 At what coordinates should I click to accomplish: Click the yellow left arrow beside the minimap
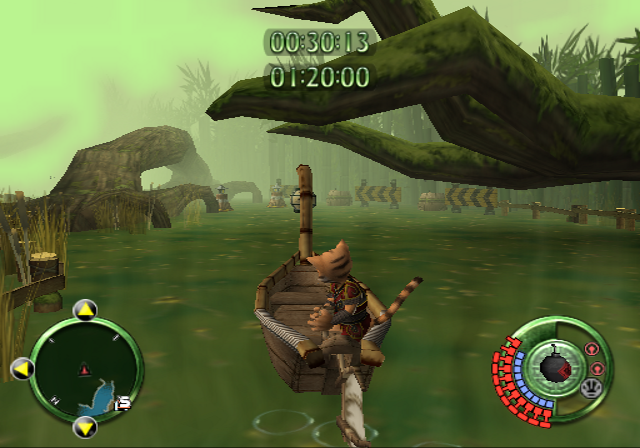(x=22, y=370)
